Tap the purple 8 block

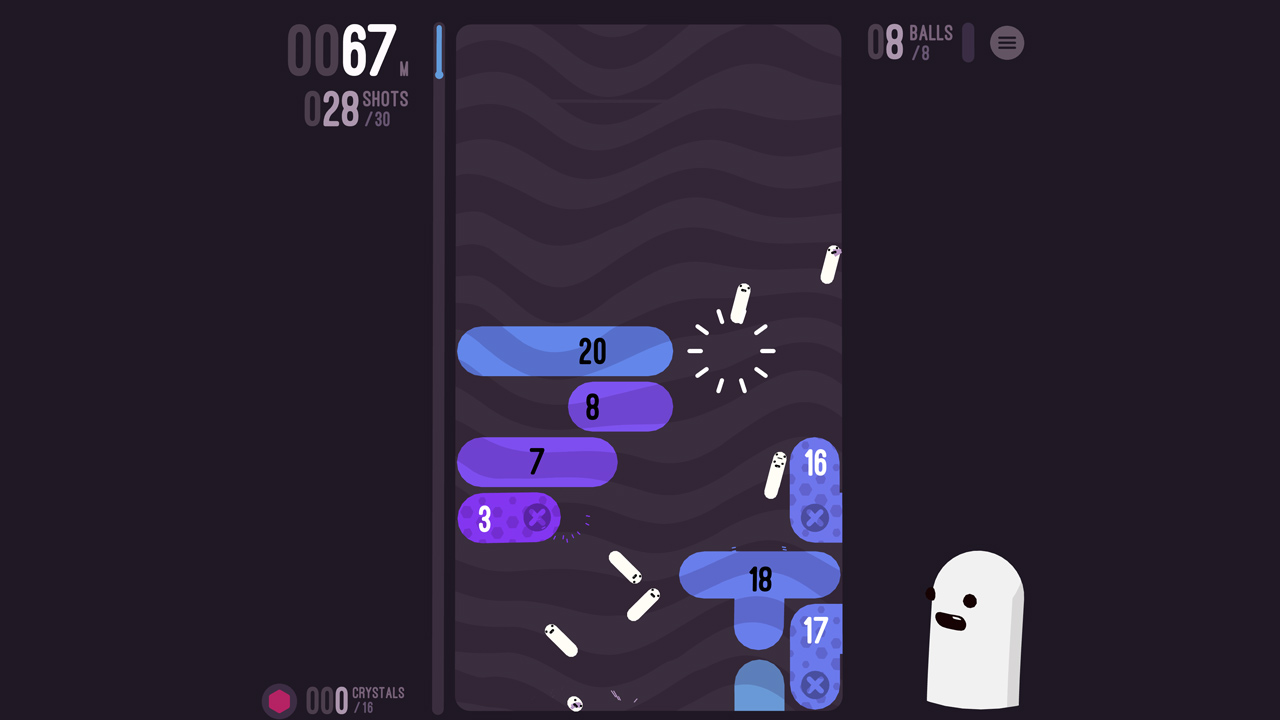click(x=620, y=406)
